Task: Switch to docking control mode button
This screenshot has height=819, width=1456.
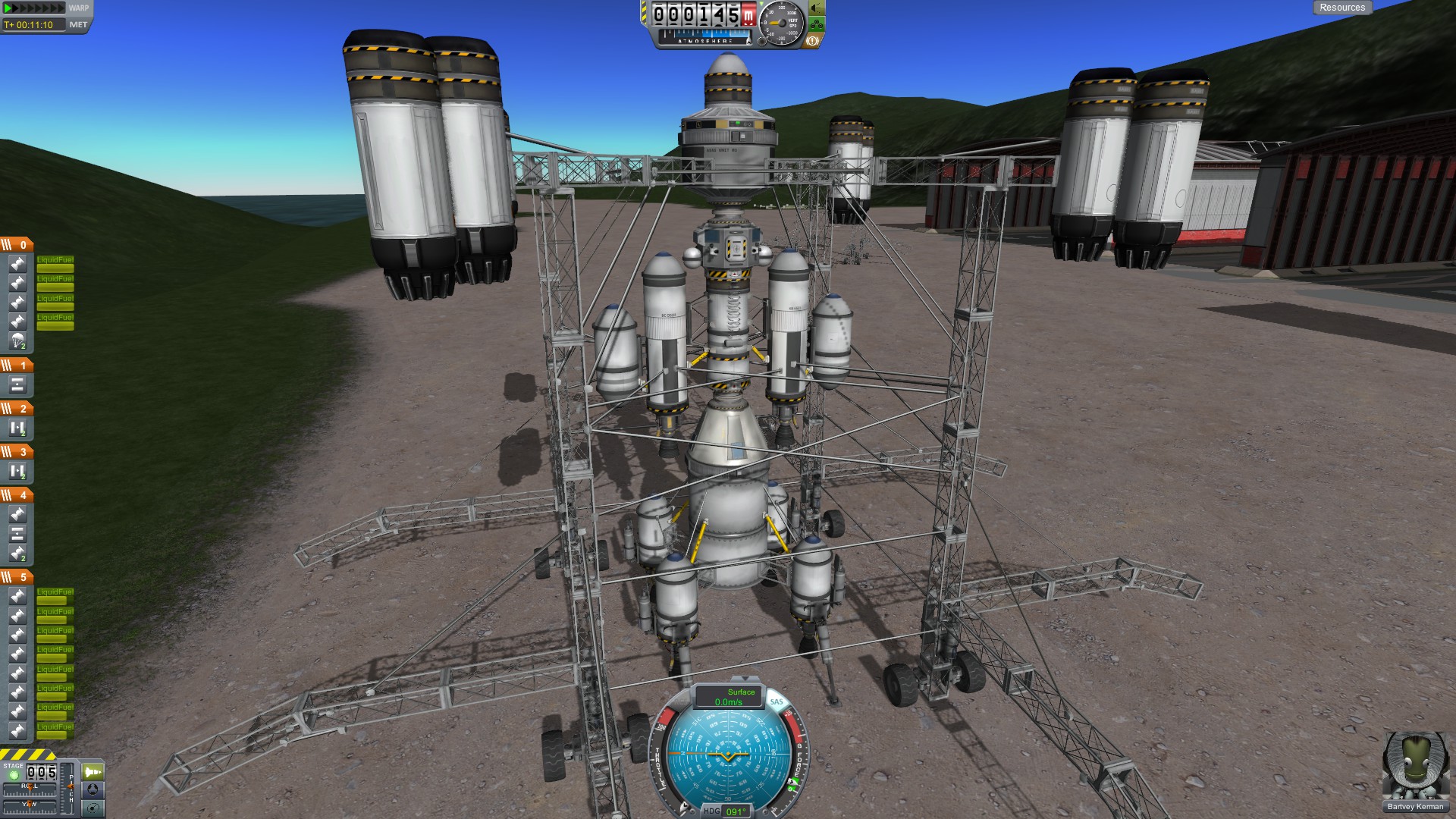Action: (93, 790)
